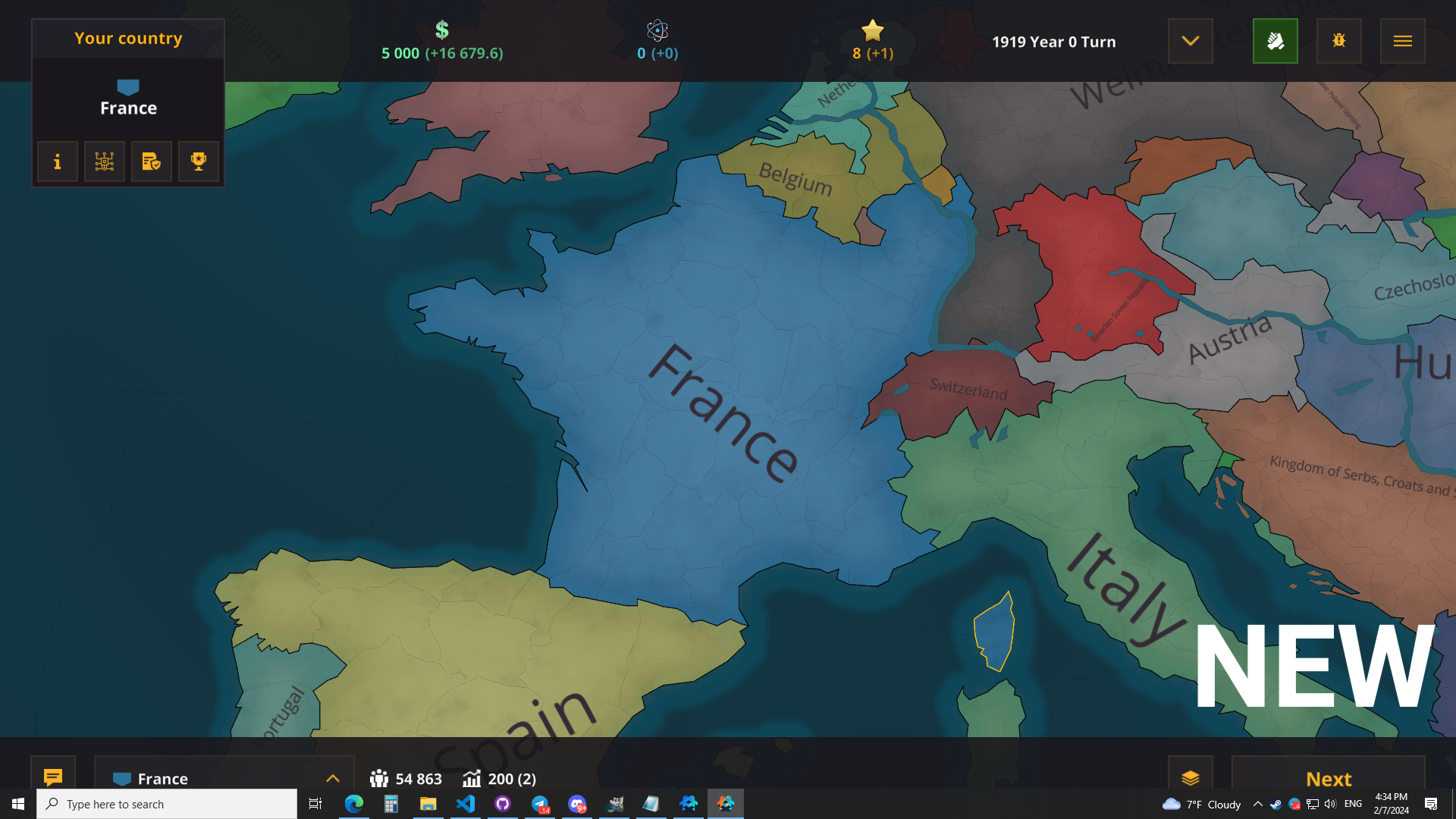Click the Windows search input field
Viewport: 1456px width, 819px height.
pos(167,804)
